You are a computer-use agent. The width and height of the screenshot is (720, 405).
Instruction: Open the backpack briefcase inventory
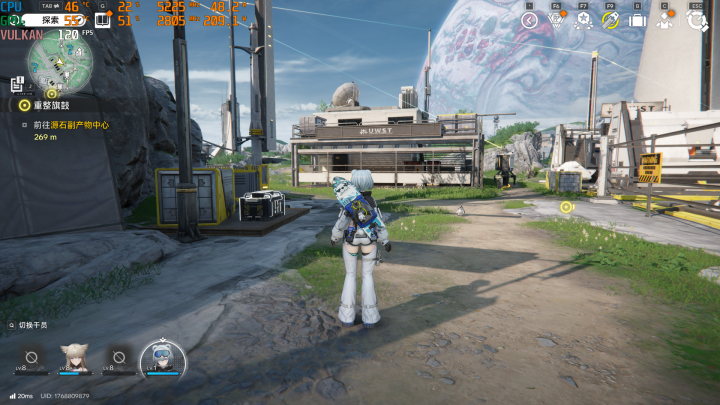click(637, 20)
